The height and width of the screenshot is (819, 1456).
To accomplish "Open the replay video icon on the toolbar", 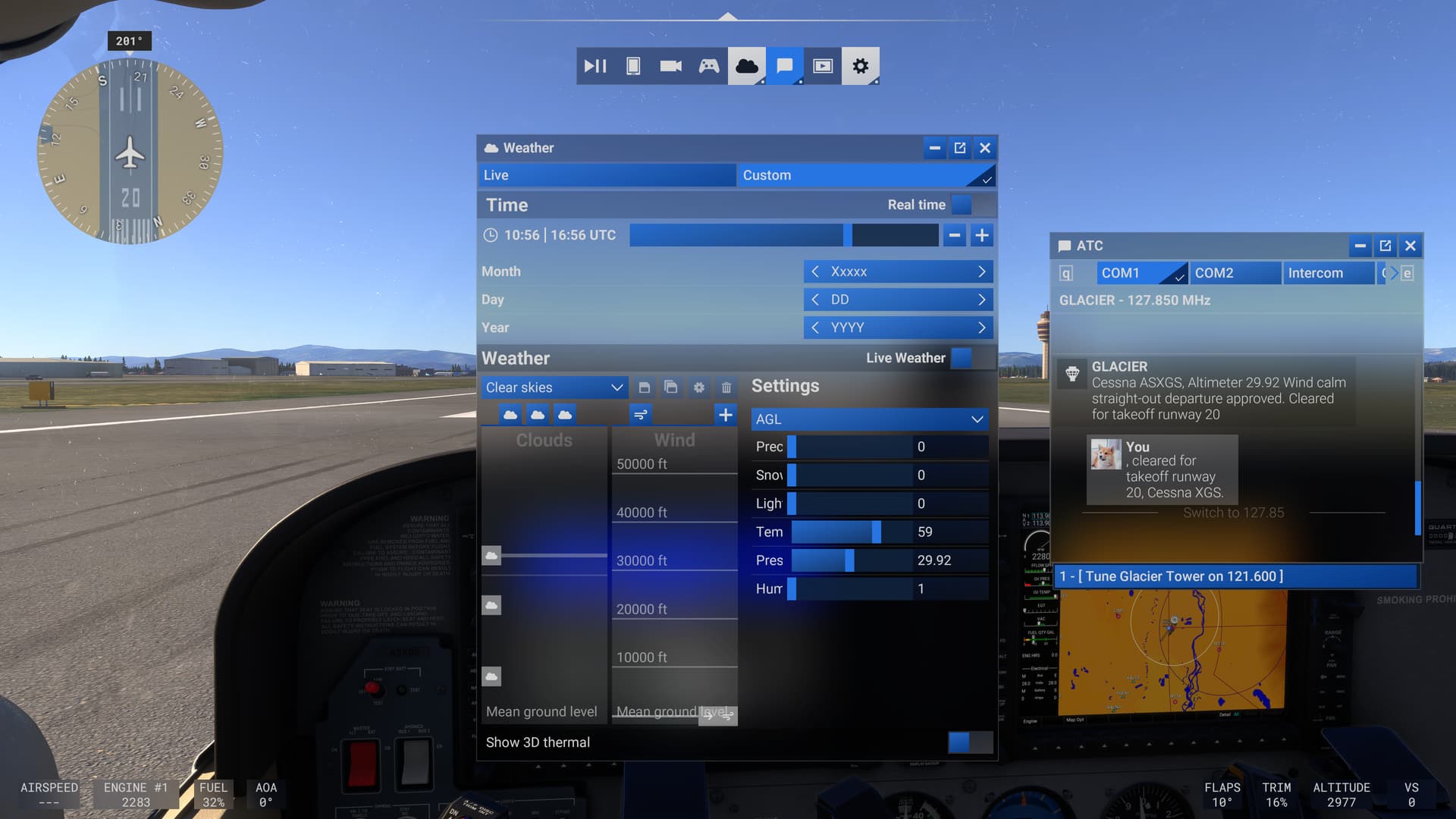I will (822, 66).
